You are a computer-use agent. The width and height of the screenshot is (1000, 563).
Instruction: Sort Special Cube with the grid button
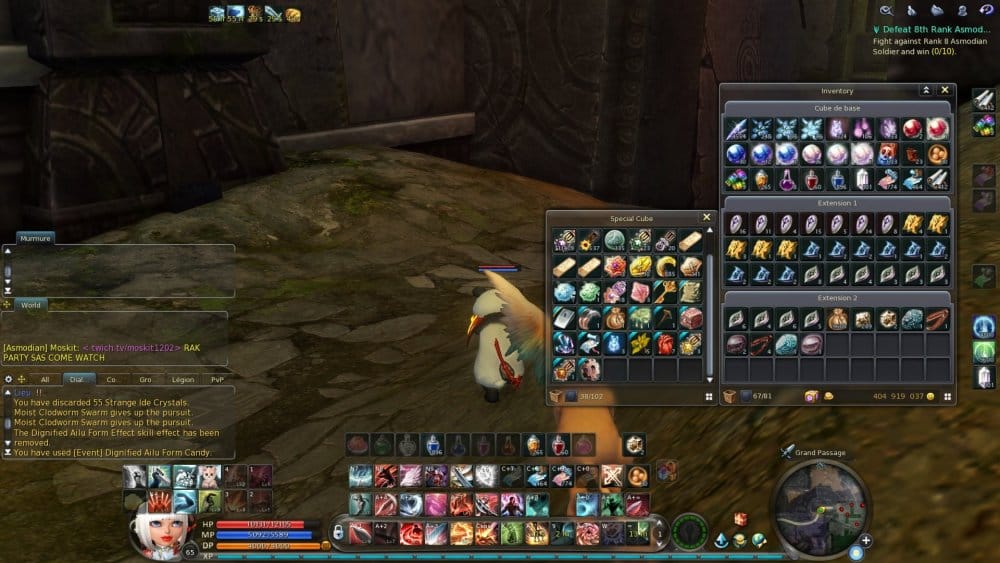coord(708,396)
